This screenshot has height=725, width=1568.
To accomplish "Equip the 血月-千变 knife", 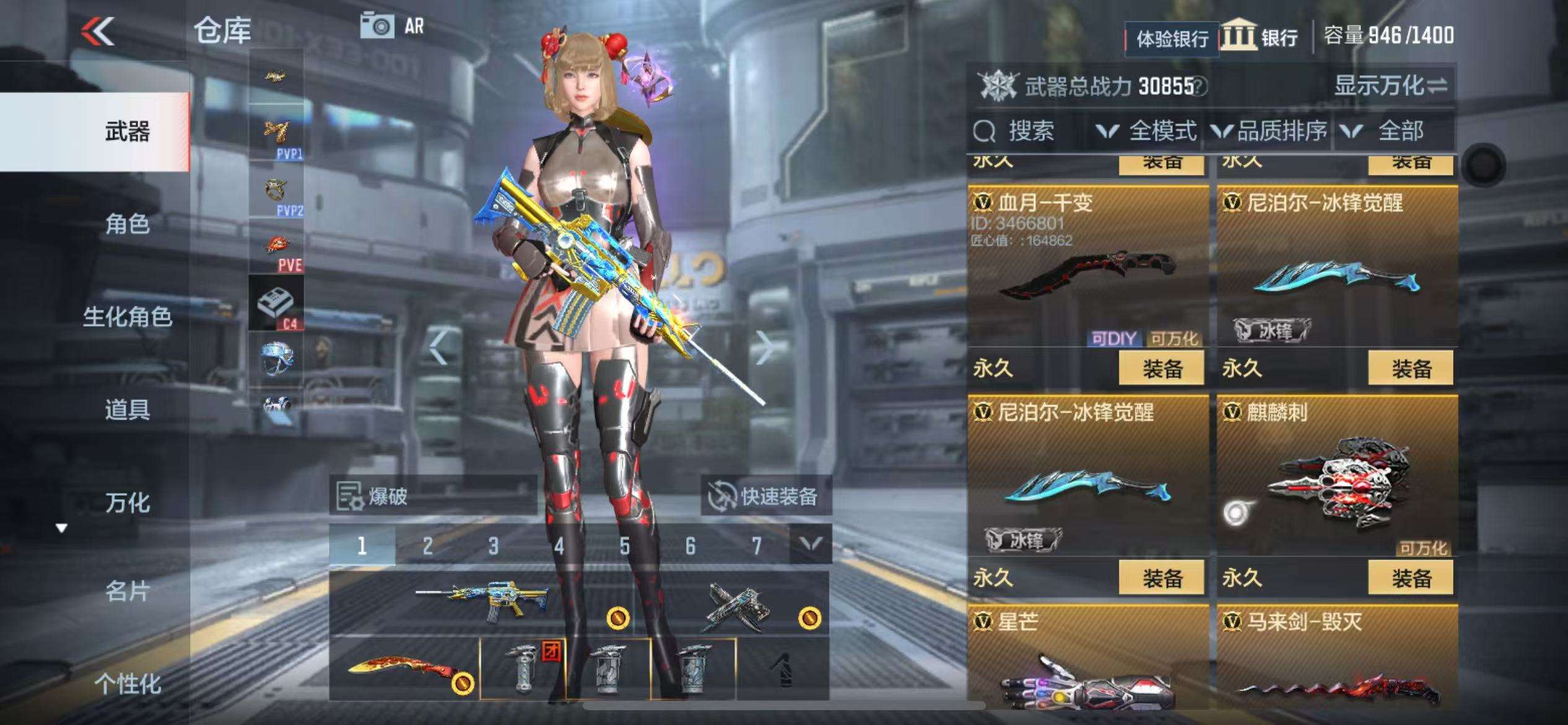I will pyautogui.click(x=1161, y=369).
